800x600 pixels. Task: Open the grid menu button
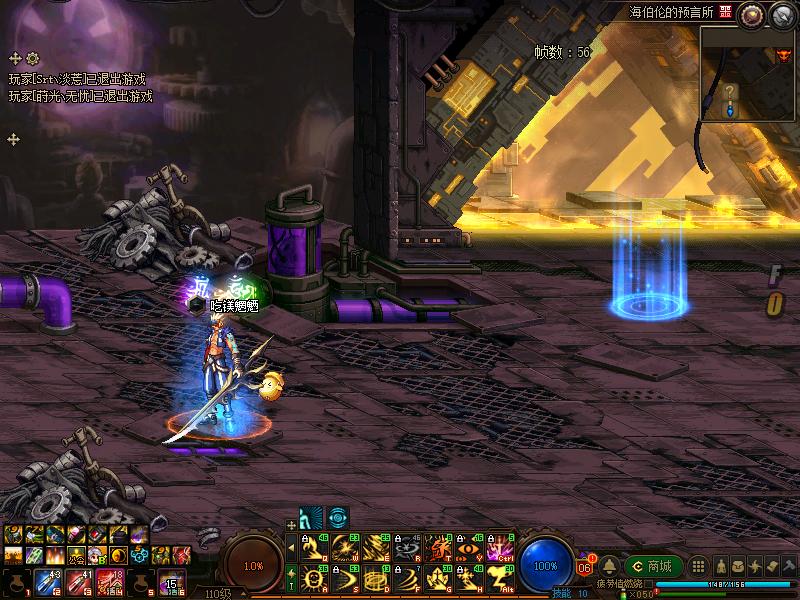pyautogui.click(x=699, y=567)
